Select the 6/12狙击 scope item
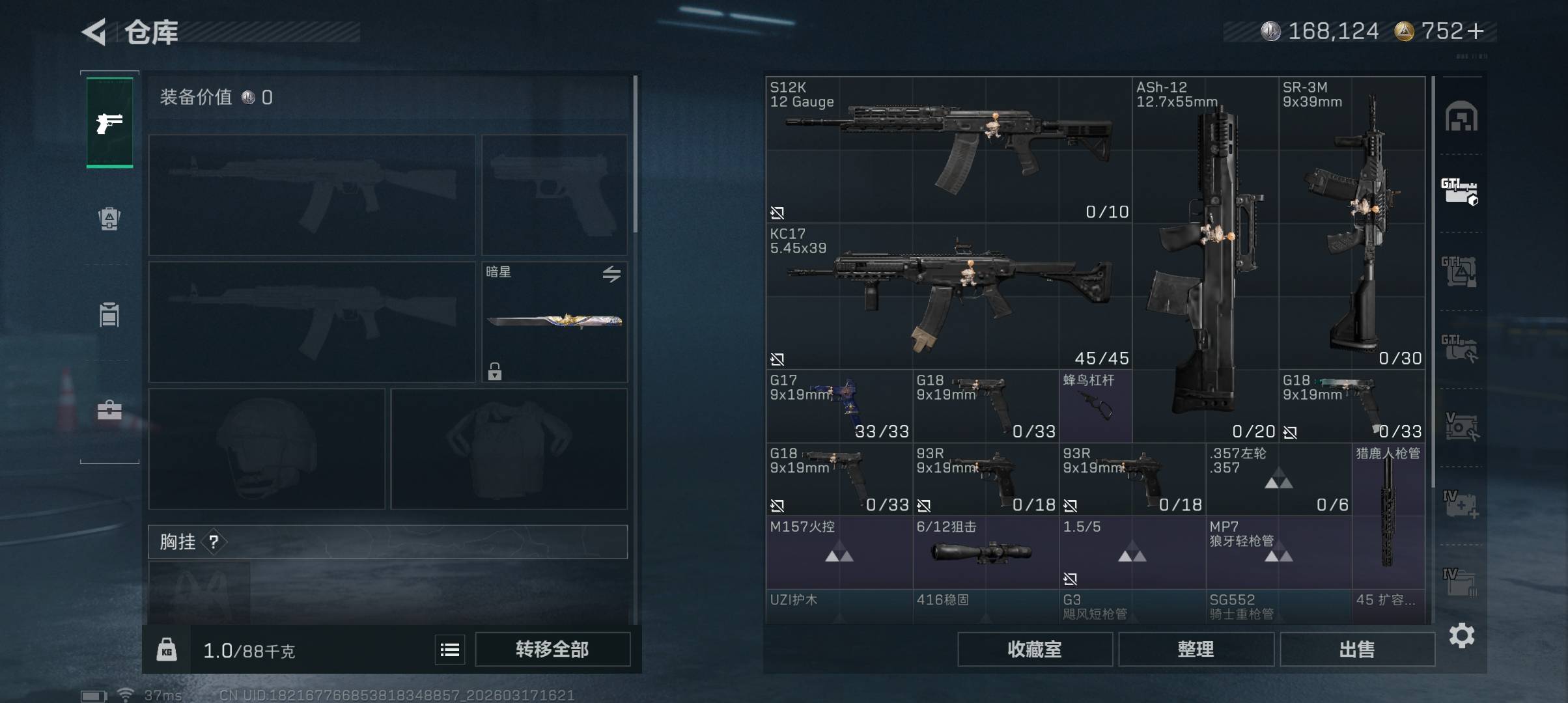The width and height of the screenshot is (1568, 703). (985, 553)
